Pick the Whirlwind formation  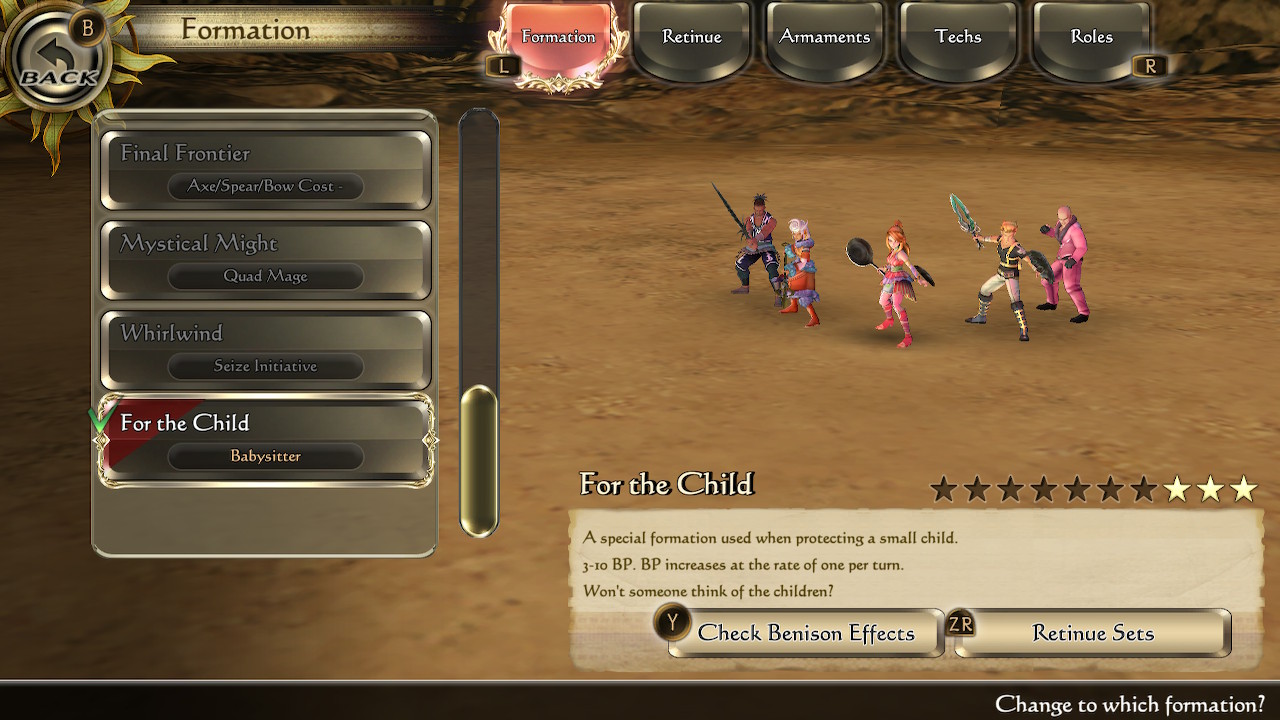[266, 350]
